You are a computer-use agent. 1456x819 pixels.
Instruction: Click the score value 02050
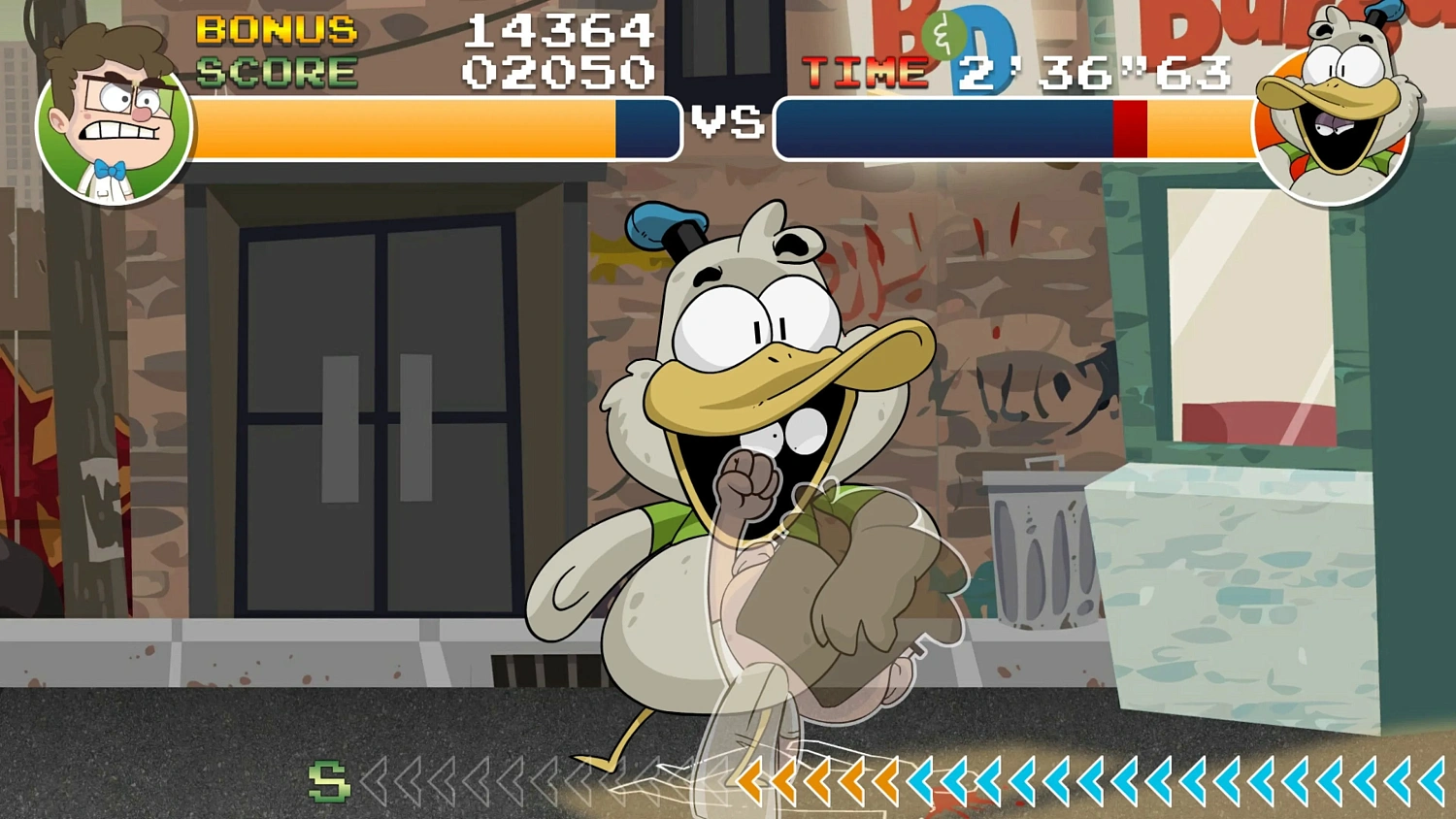coord(556,71)
